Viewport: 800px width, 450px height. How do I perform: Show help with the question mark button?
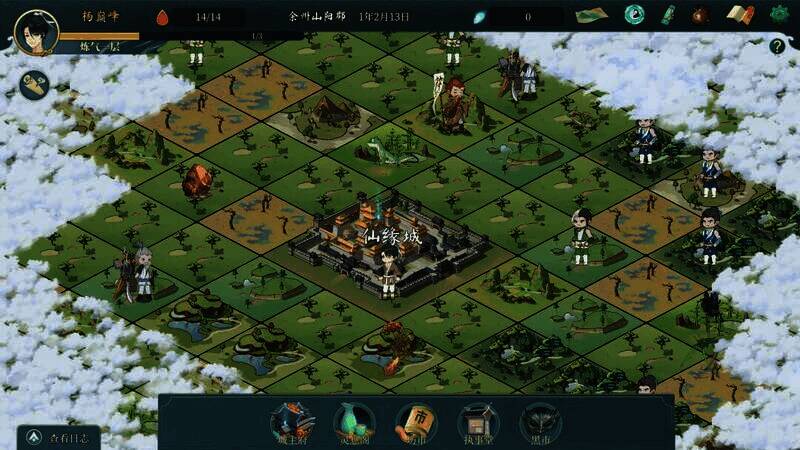[x=777, y=46]
